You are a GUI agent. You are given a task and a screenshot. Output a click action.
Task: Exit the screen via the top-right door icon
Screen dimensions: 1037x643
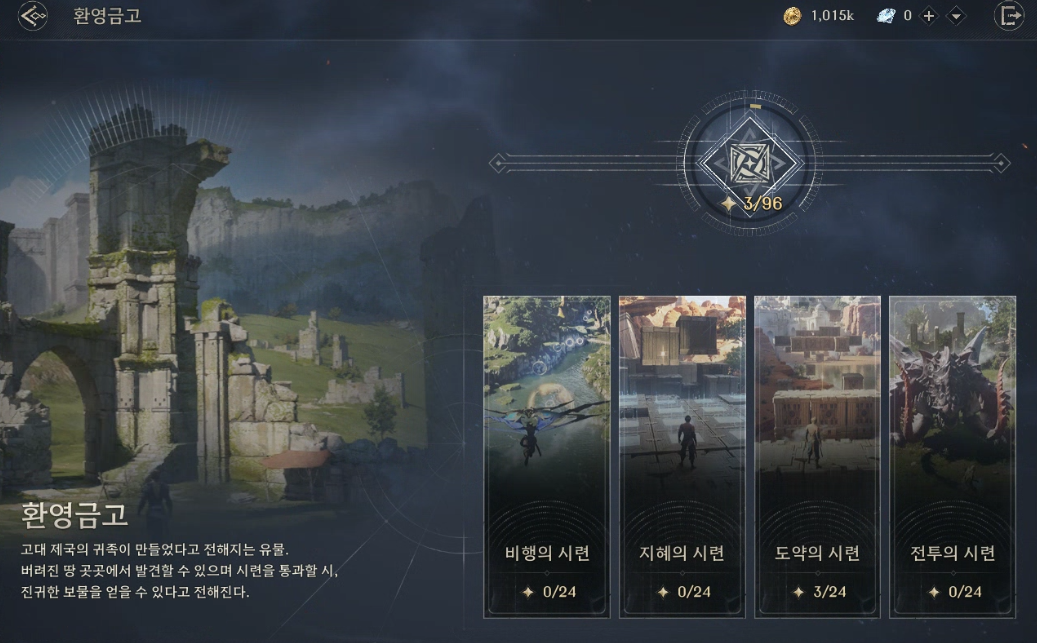click(1009, 16)
